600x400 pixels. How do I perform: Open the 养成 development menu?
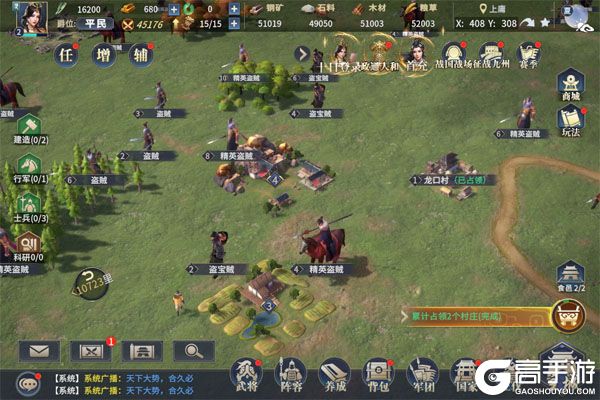[x=336, y=374]
